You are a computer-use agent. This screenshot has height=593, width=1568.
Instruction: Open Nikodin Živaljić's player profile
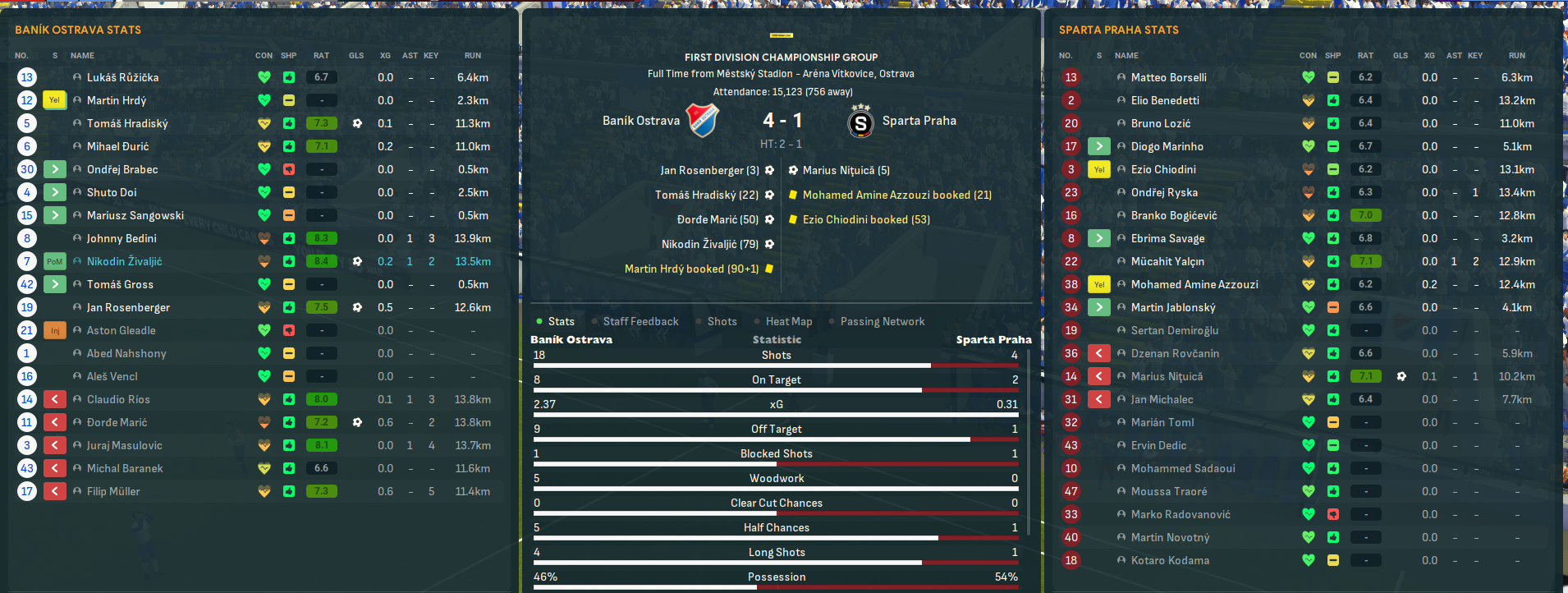click(124, 261)
